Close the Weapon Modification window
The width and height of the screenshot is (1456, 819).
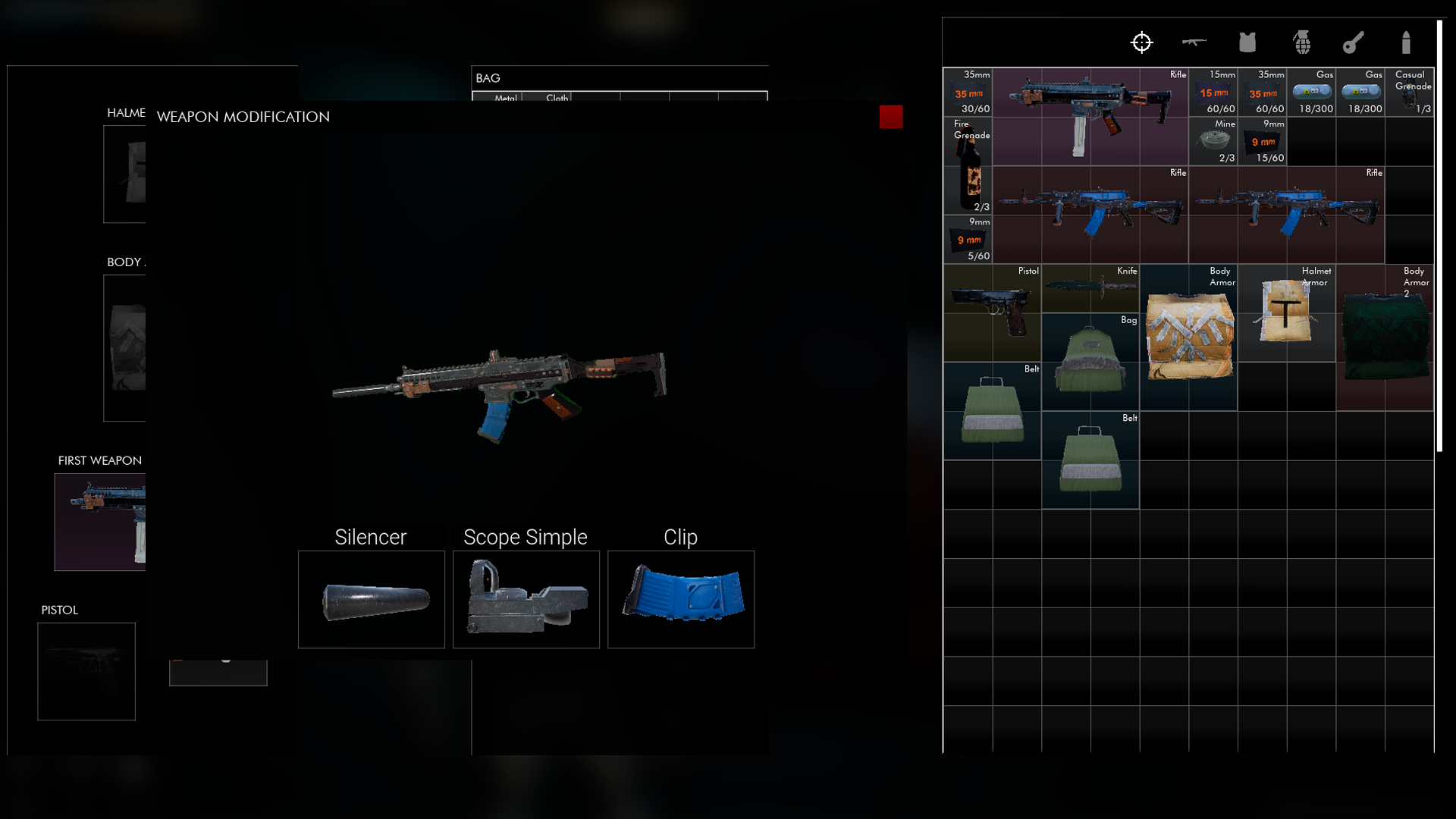[890, 117]
